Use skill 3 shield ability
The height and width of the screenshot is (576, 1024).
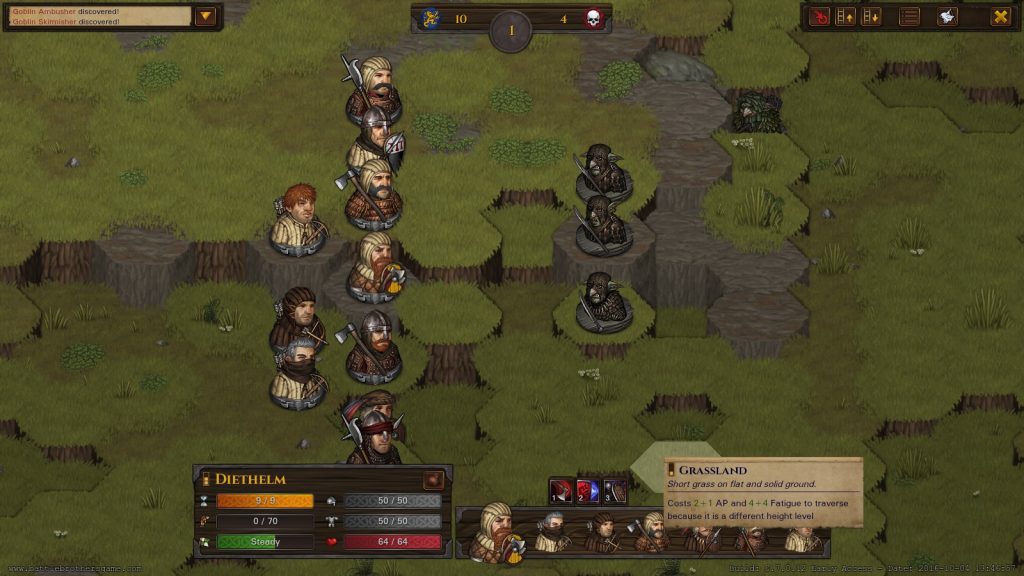pyautogui.click(x=614, y=491)
